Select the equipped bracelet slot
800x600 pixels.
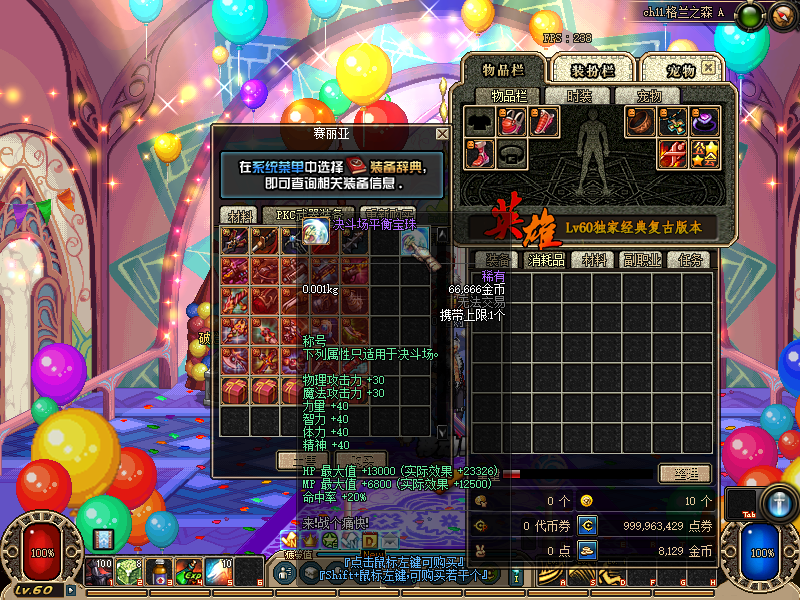click(641, 122)
